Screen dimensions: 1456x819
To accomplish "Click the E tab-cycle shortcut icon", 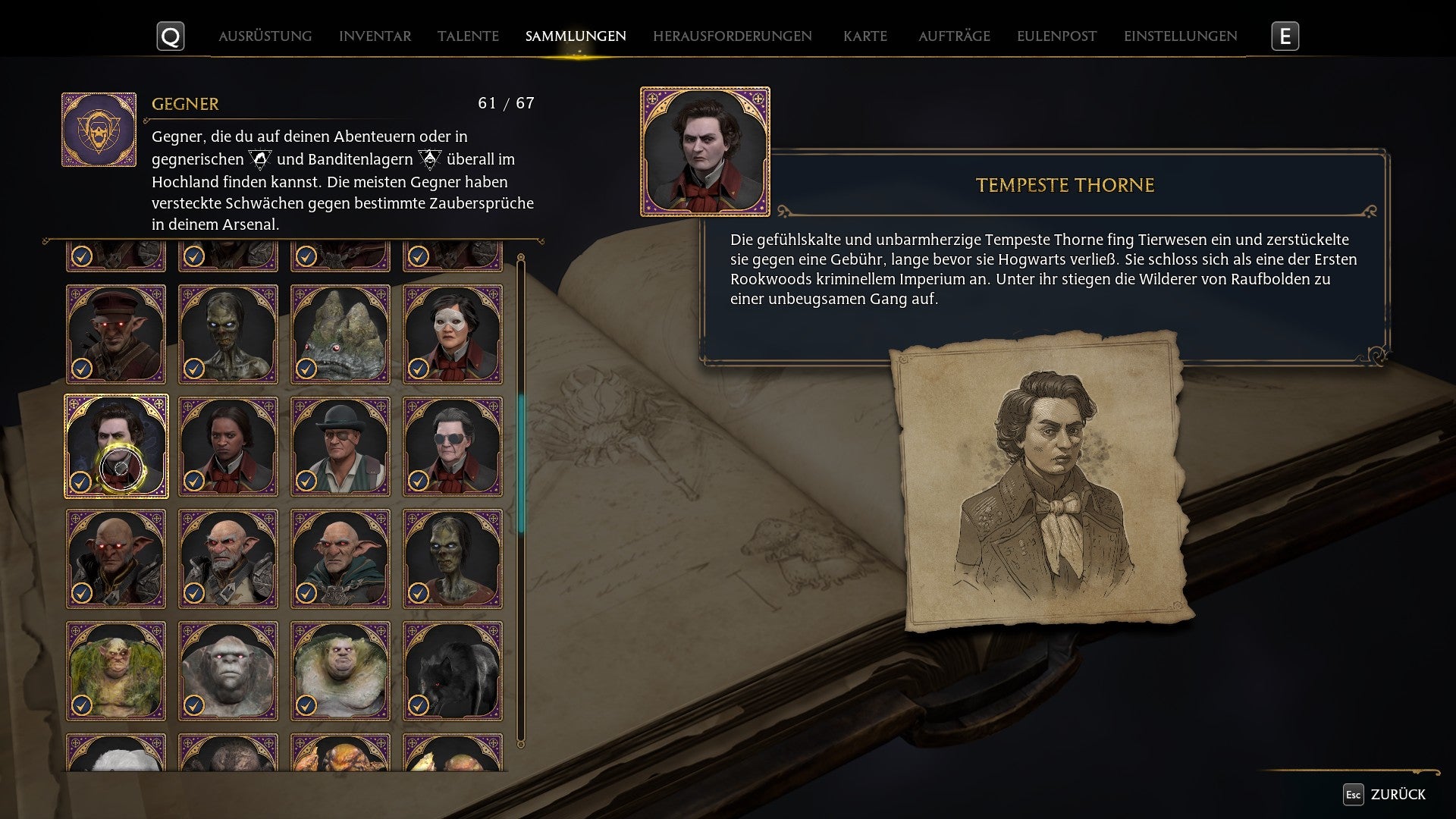I will [x=1287, y=34].
